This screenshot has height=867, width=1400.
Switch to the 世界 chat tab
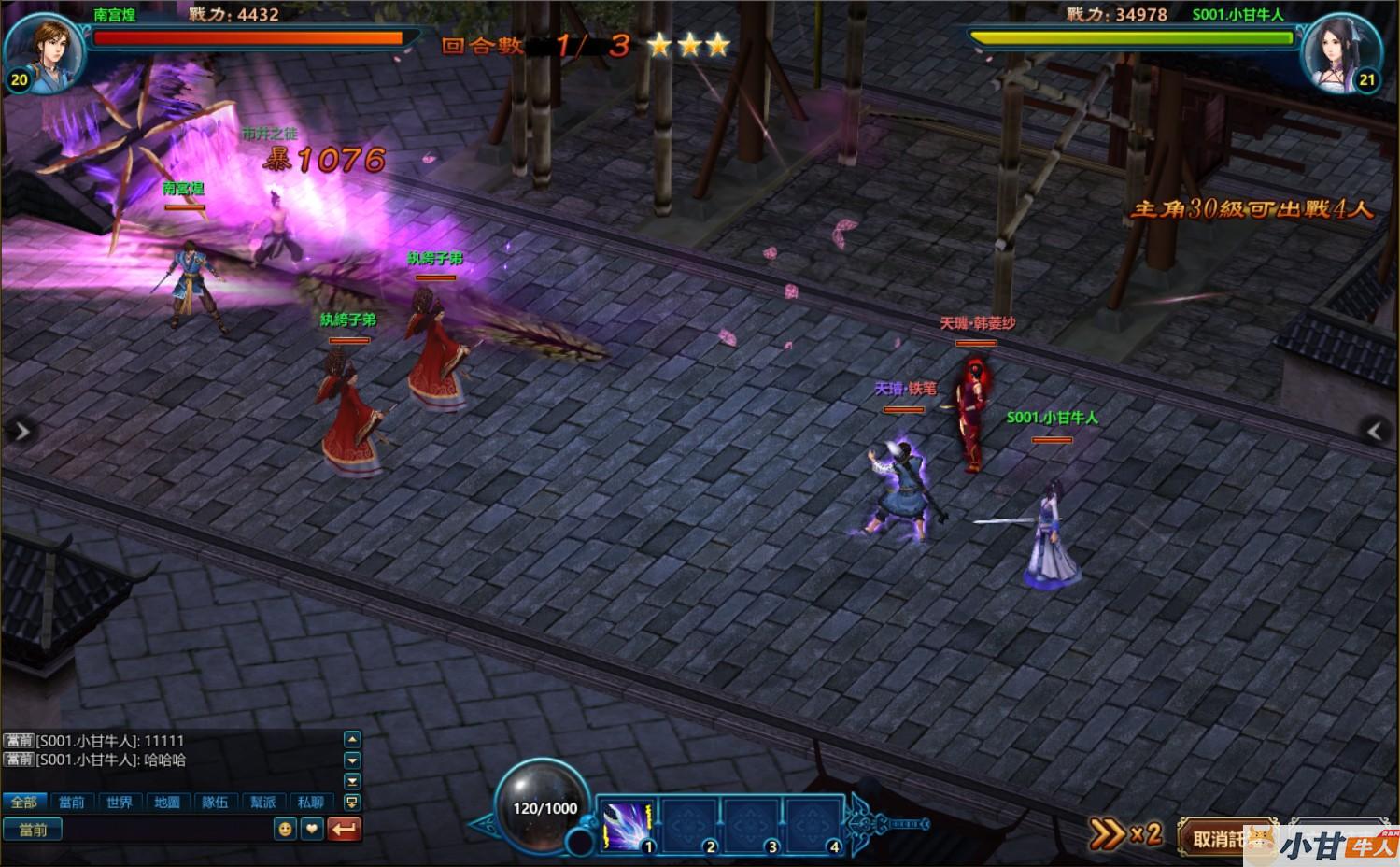(119, 802)
